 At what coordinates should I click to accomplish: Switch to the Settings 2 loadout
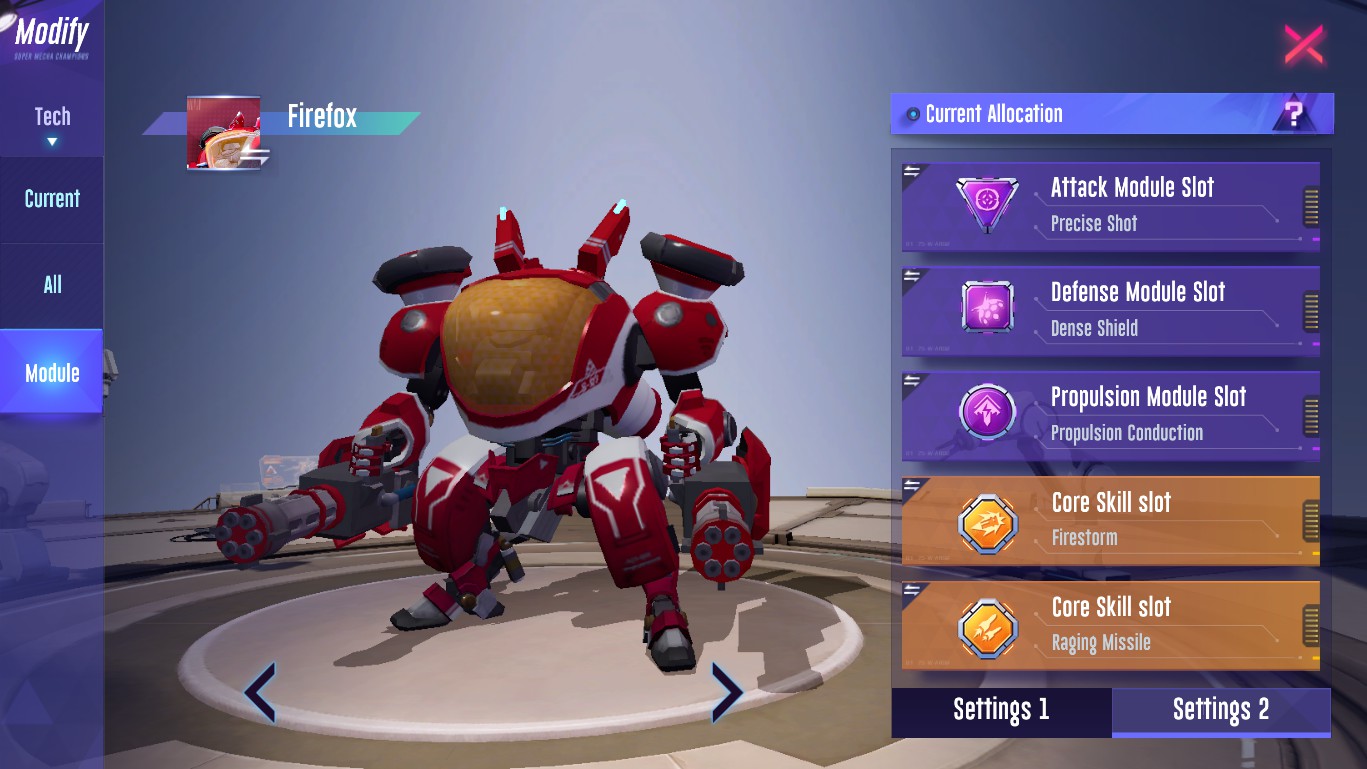pyautogui.click(x=1220, y=710)
